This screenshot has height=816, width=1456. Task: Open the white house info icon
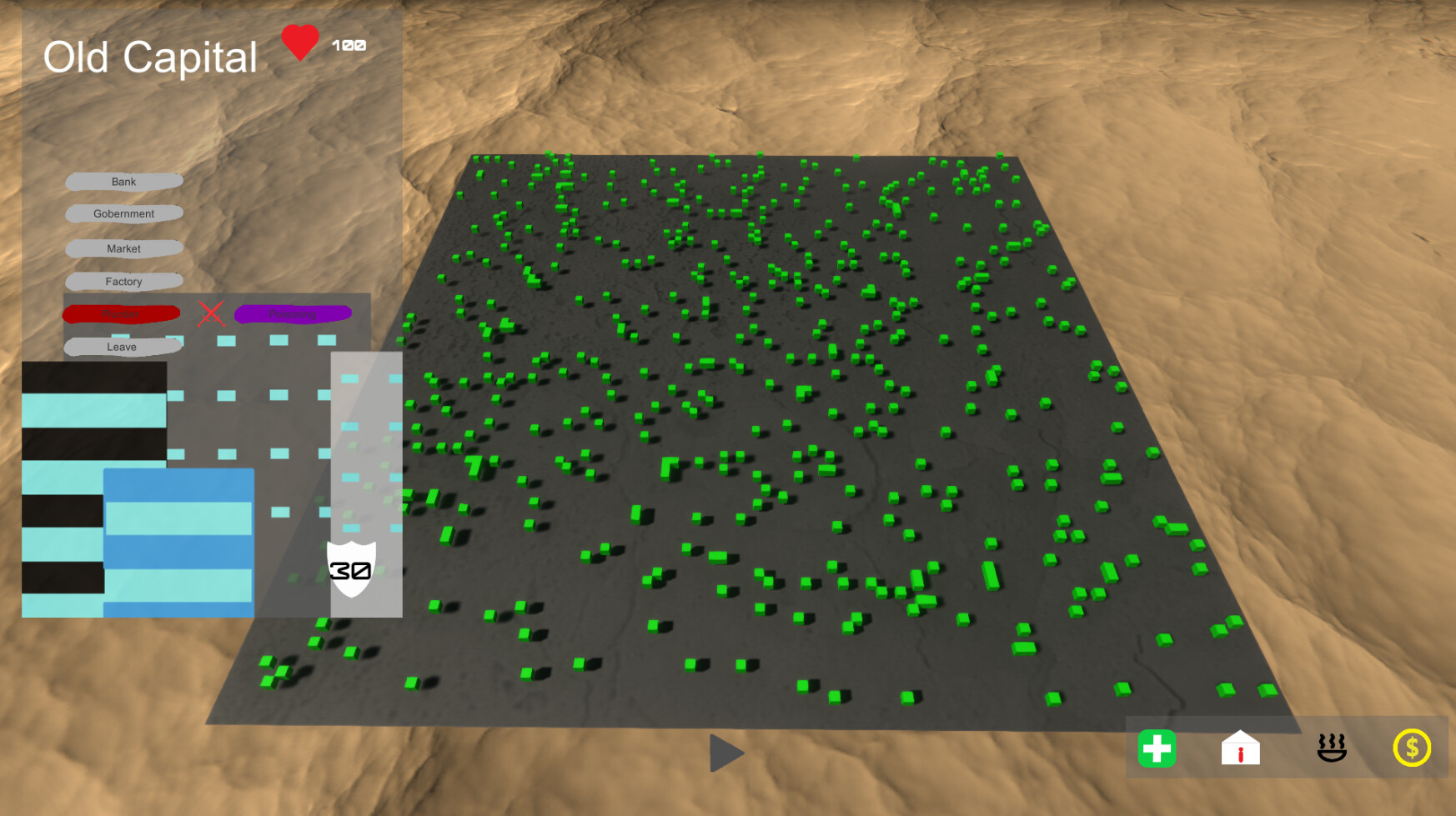tap(1241, 749)
